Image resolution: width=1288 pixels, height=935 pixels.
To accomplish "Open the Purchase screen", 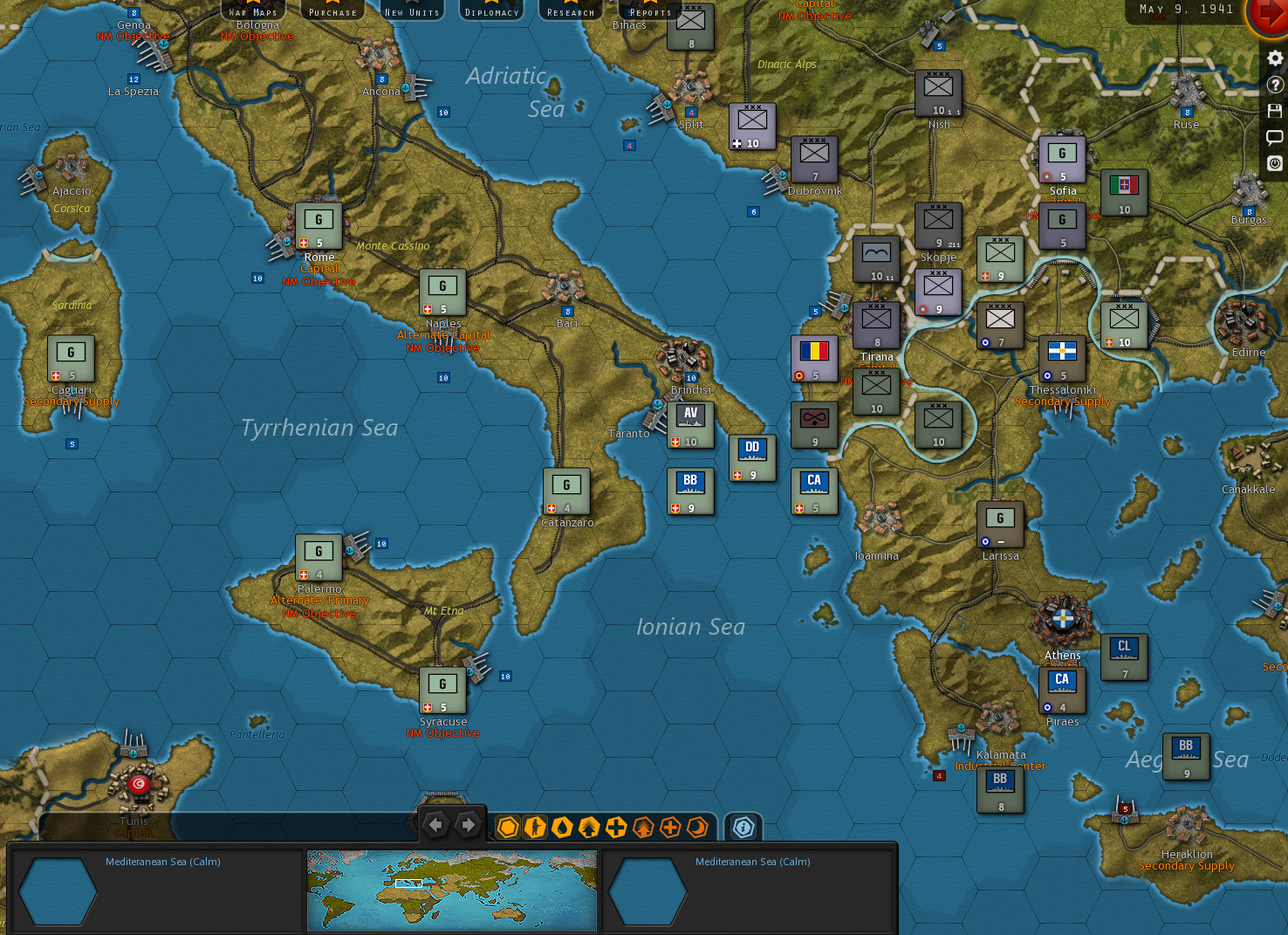I will click(332, 12).
